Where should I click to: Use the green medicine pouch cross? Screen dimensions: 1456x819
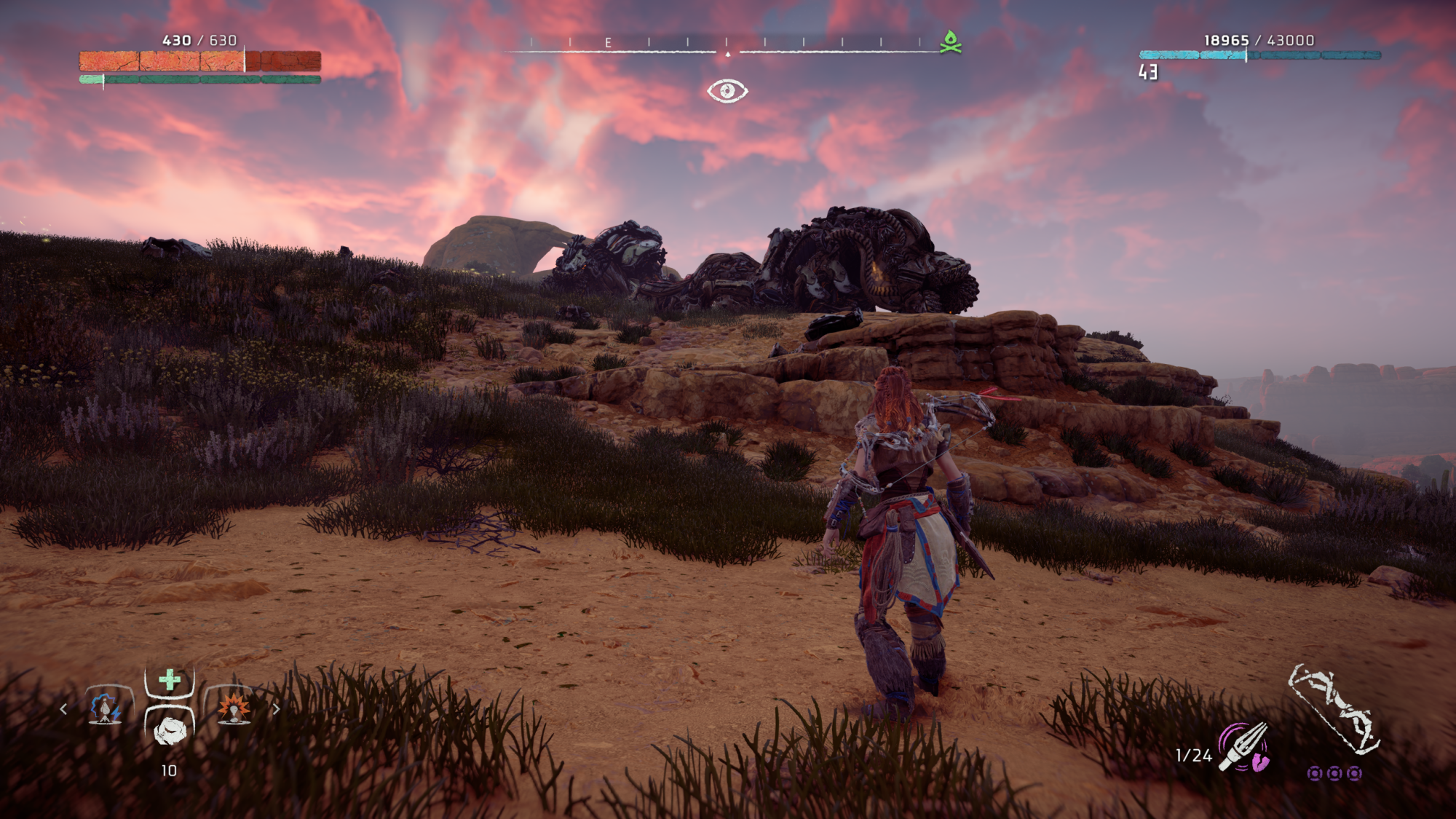[170, 680]
